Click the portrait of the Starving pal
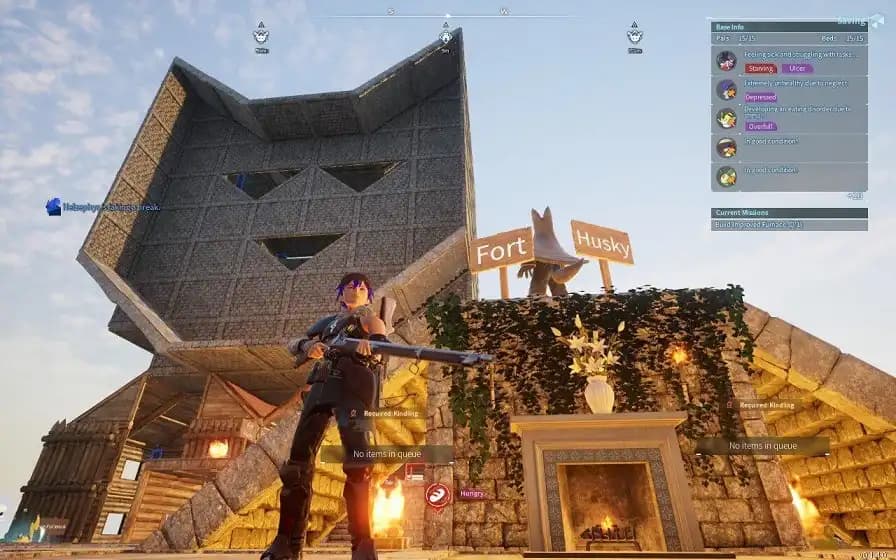This screenshot has height=560, width=896. tap(727, 60)
